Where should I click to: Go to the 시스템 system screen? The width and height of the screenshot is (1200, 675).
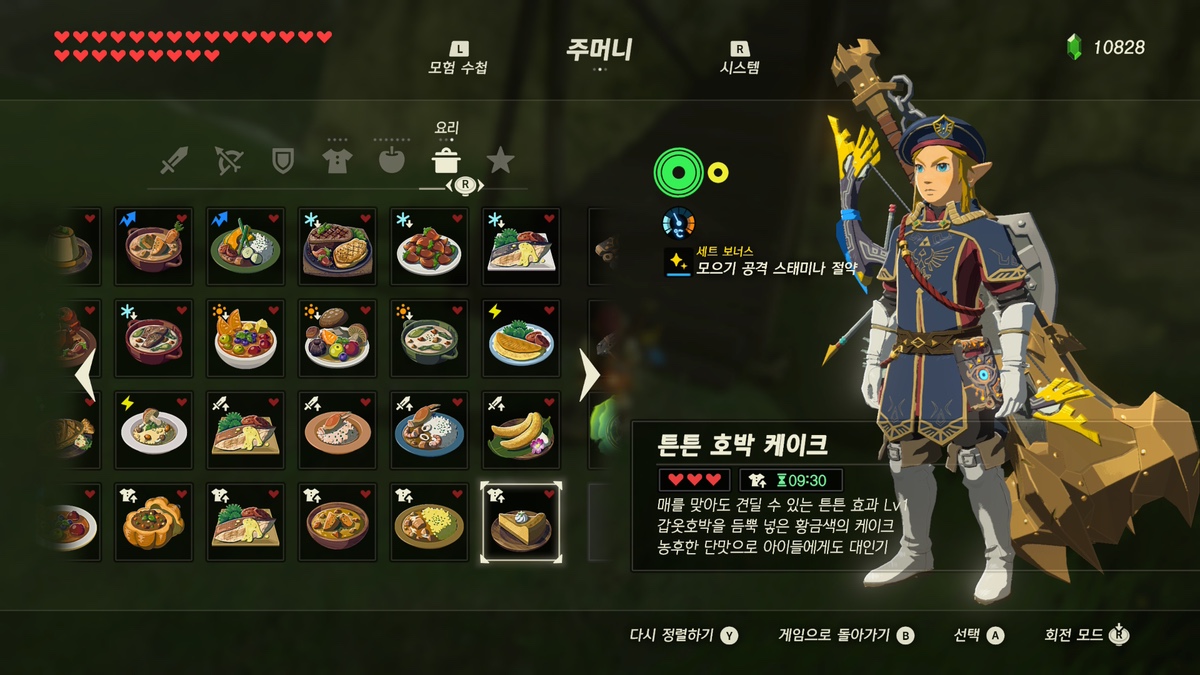pyautogui.click(x=740, y=60)
